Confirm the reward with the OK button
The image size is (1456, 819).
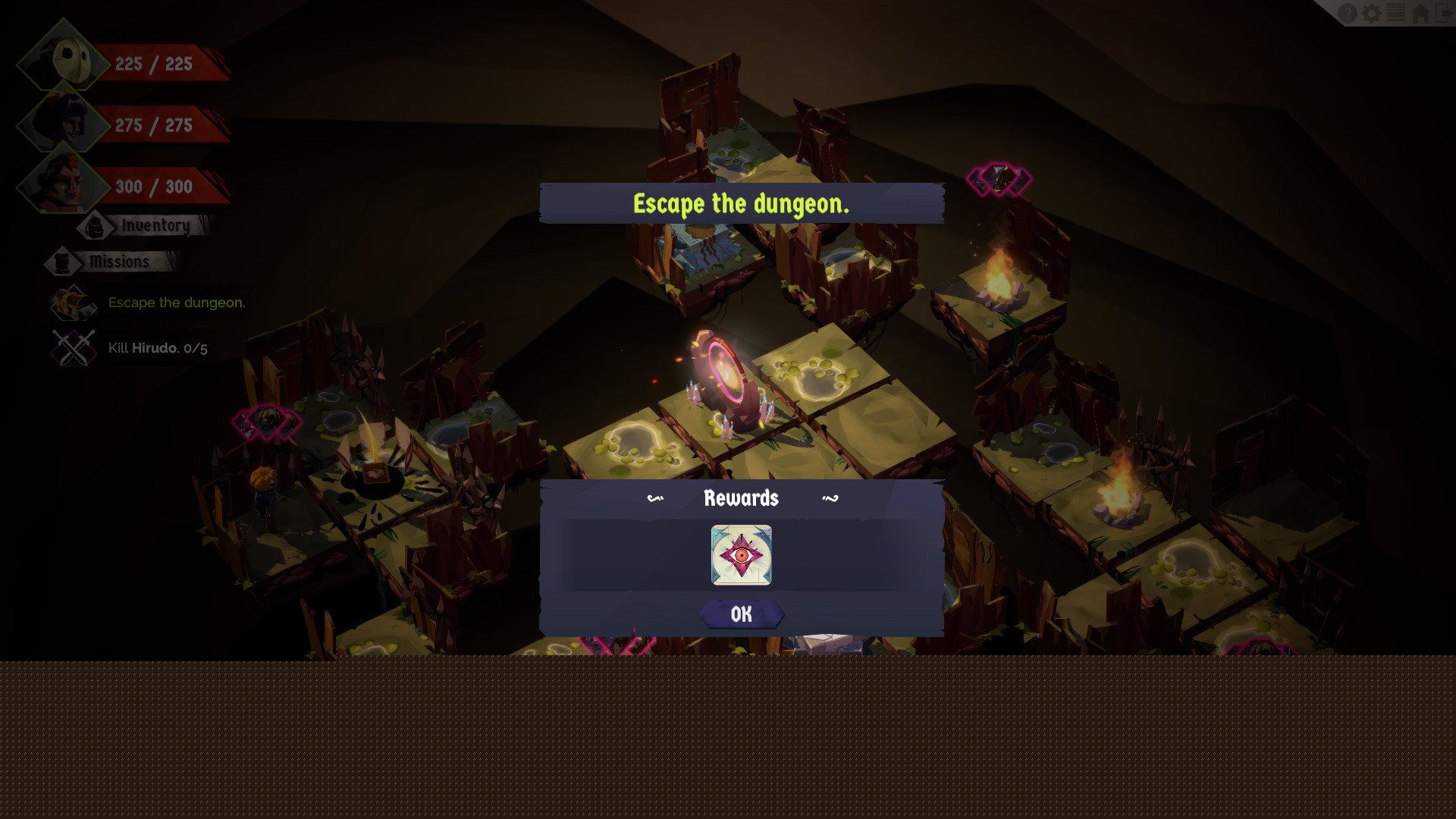pyautogui.click(x=741, y=614)
